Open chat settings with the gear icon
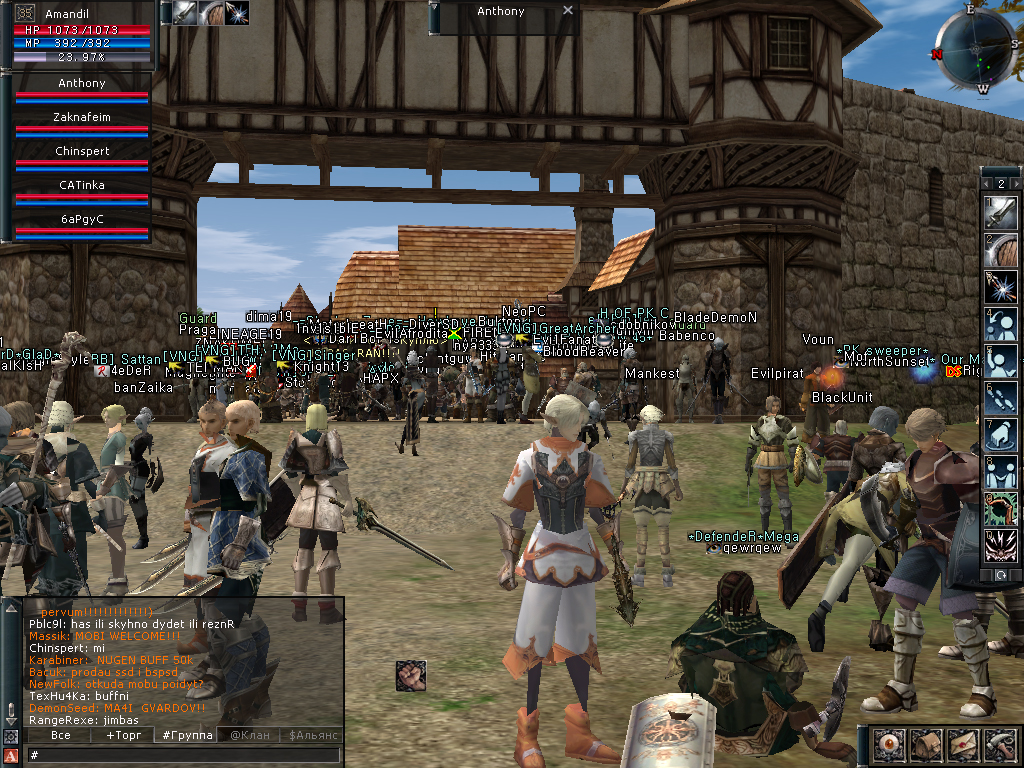This screenshot has height=768, width=1024. pos(10,737)
